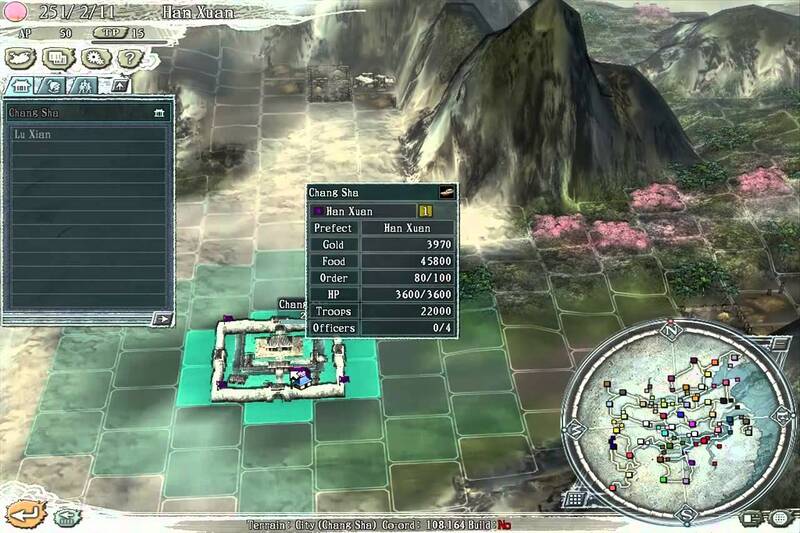Image resolution: width=800 pixels, height=533 pixels.
Task: Rotate view using the N compass marker
Action: coord(672,331)
